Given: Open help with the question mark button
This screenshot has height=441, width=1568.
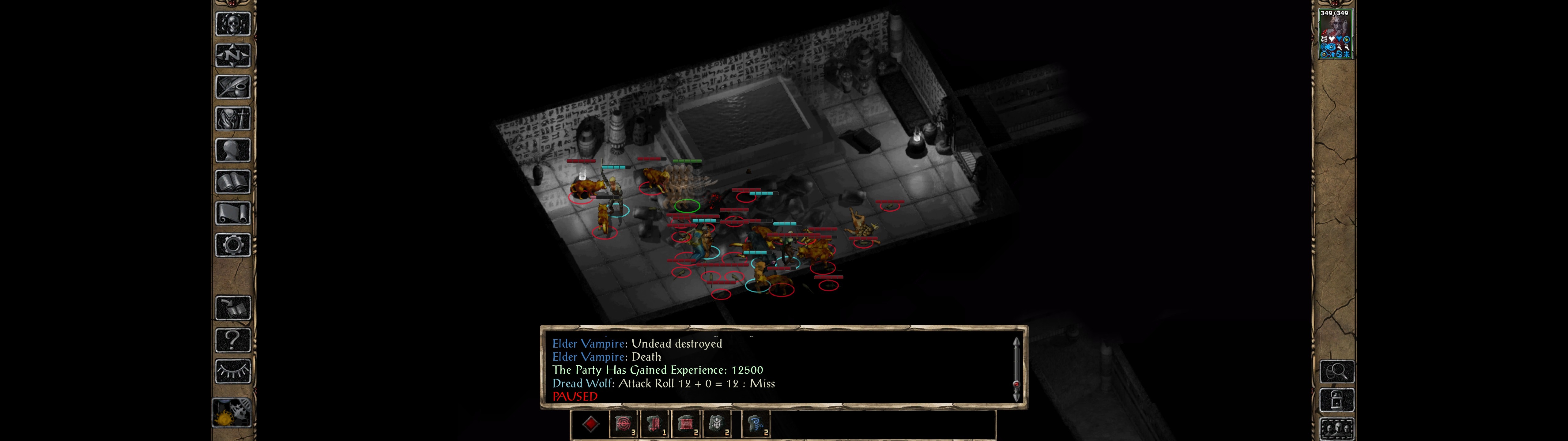Looking at the screenshot, I should [233, 340].
